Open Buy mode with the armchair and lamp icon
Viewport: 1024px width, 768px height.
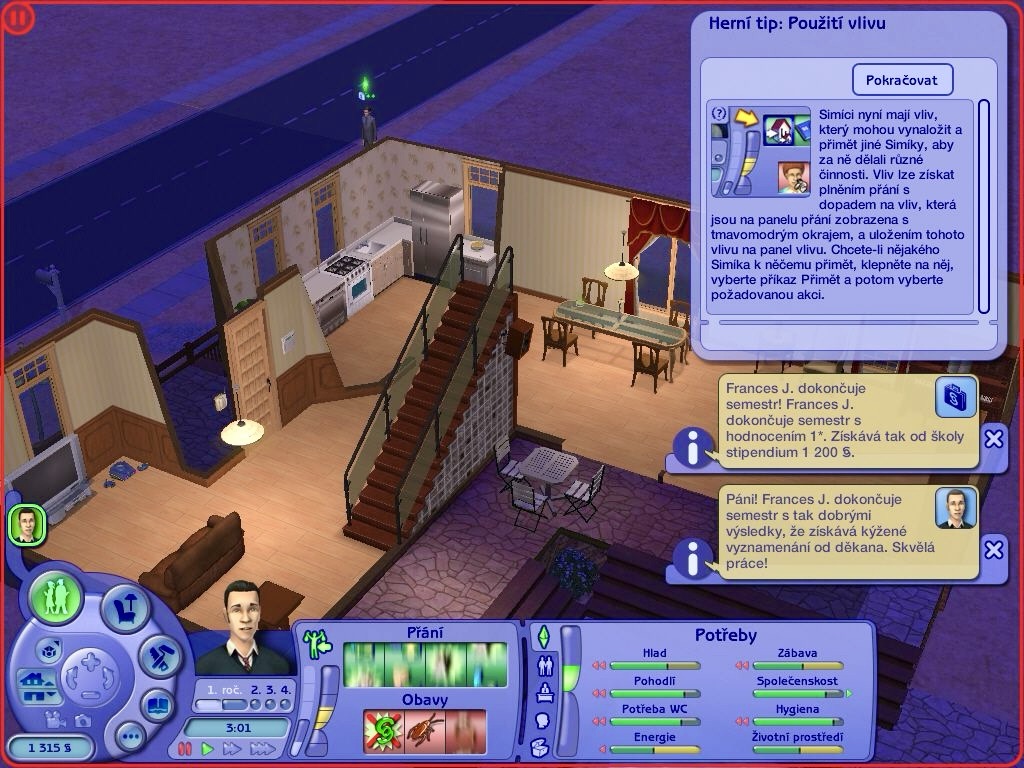(x=126, y=609)
